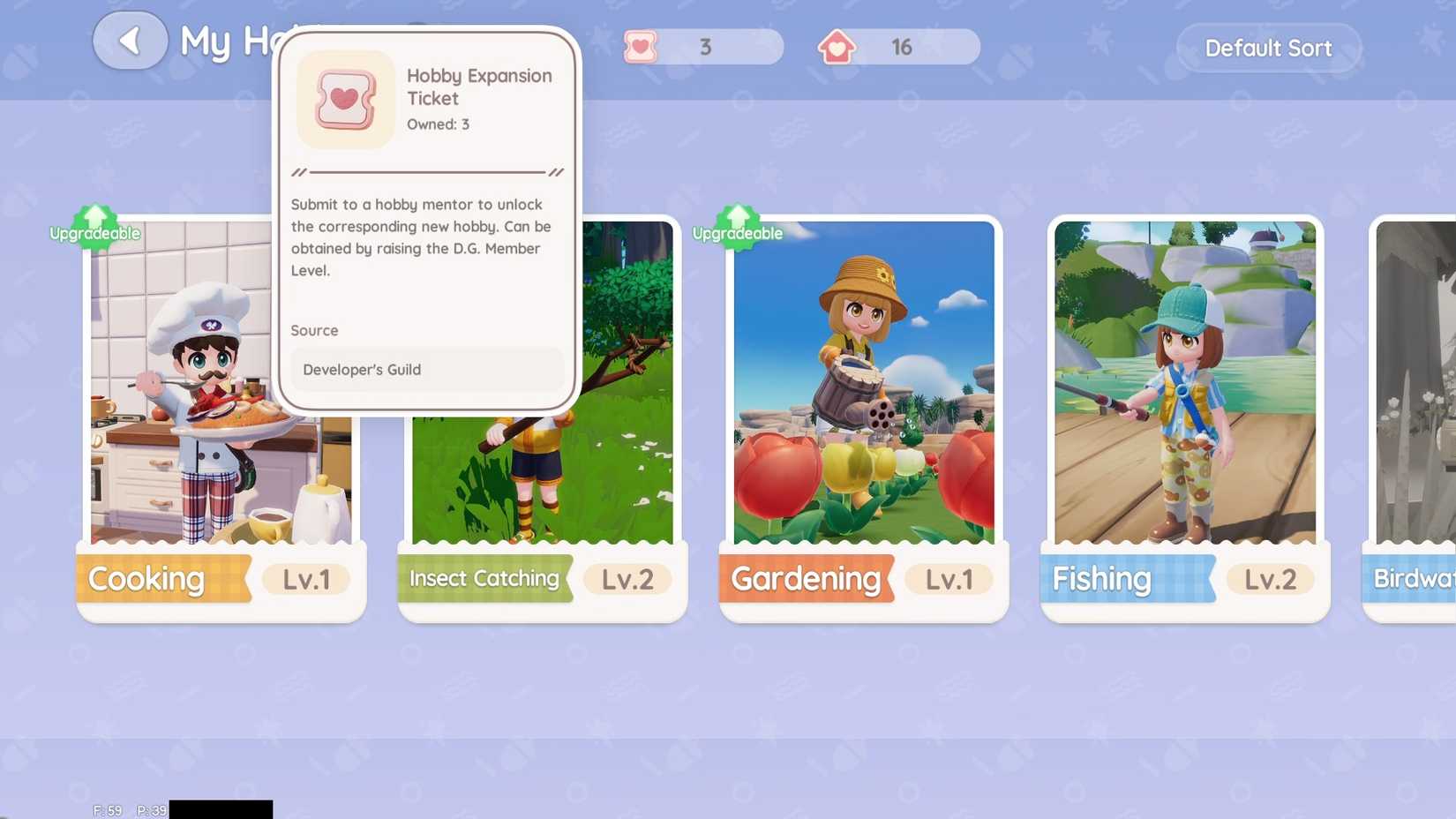This screenshot has height=819, width=1456.
Task: Expand the Source field showing Developer's Guild
Action: click(427, 370)
